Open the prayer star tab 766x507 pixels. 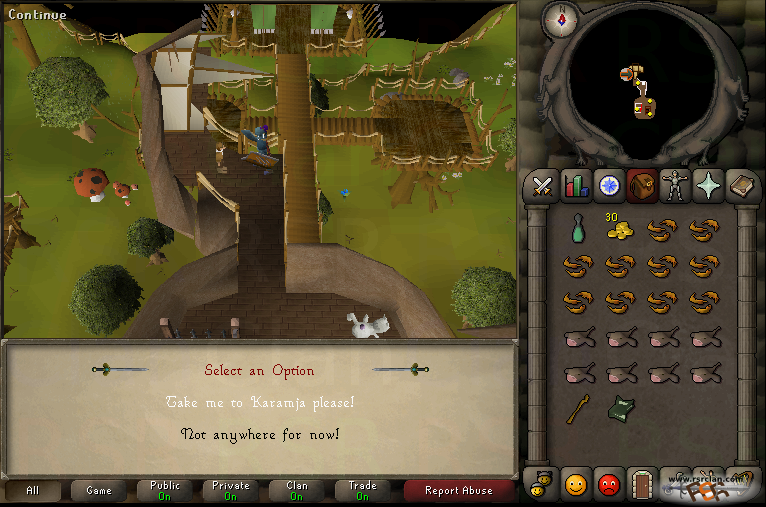coord(707,186)
